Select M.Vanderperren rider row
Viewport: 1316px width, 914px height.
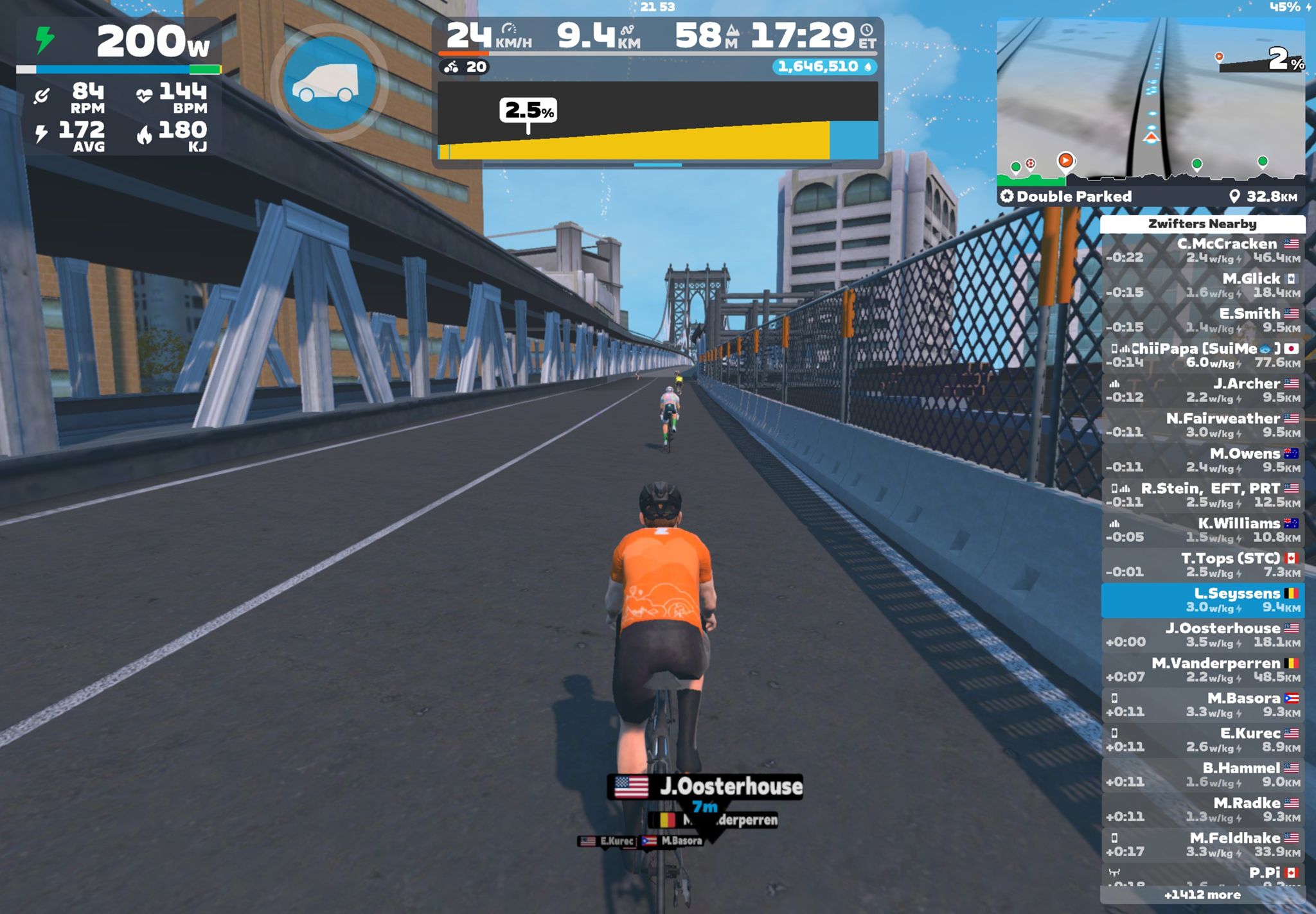pyautogui.click(x=1203, y=669)
